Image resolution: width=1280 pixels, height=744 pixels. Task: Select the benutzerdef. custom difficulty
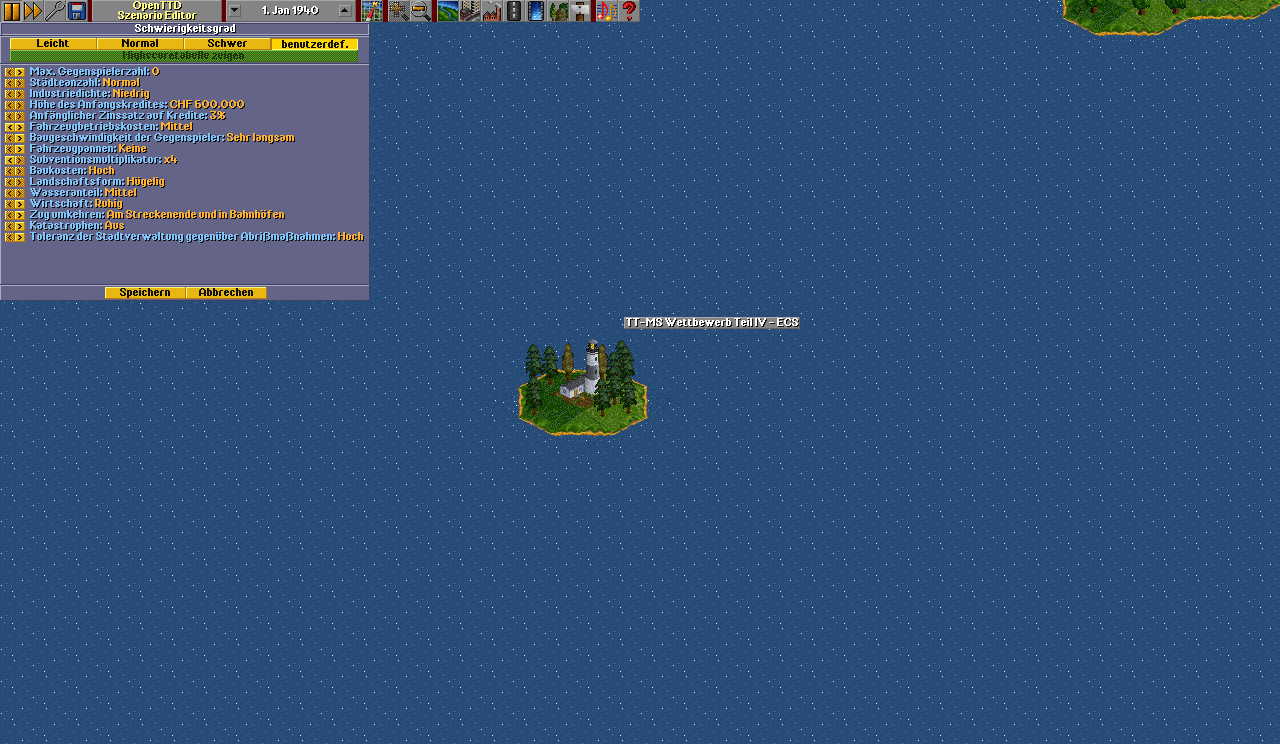314,44
